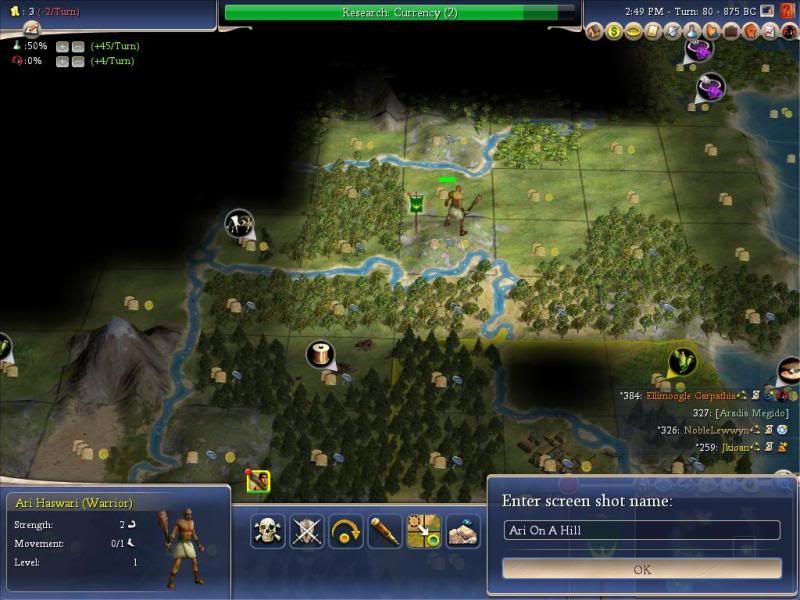Confirm the screenshot name with OK
The height and width of the screenshot is (600, 800).
[642, 569]
